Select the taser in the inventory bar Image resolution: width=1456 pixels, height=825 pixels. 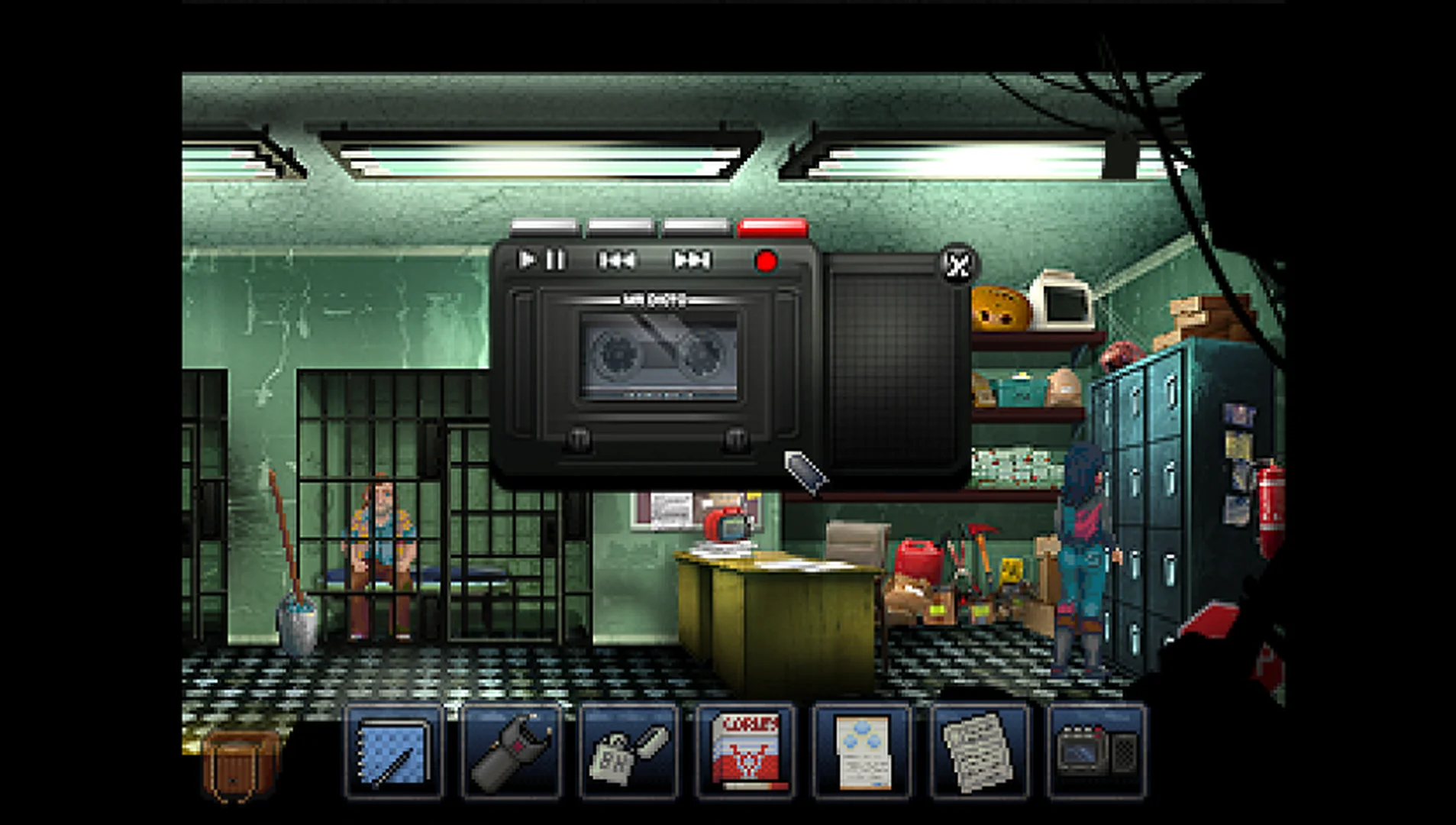(x=510, y=752)
